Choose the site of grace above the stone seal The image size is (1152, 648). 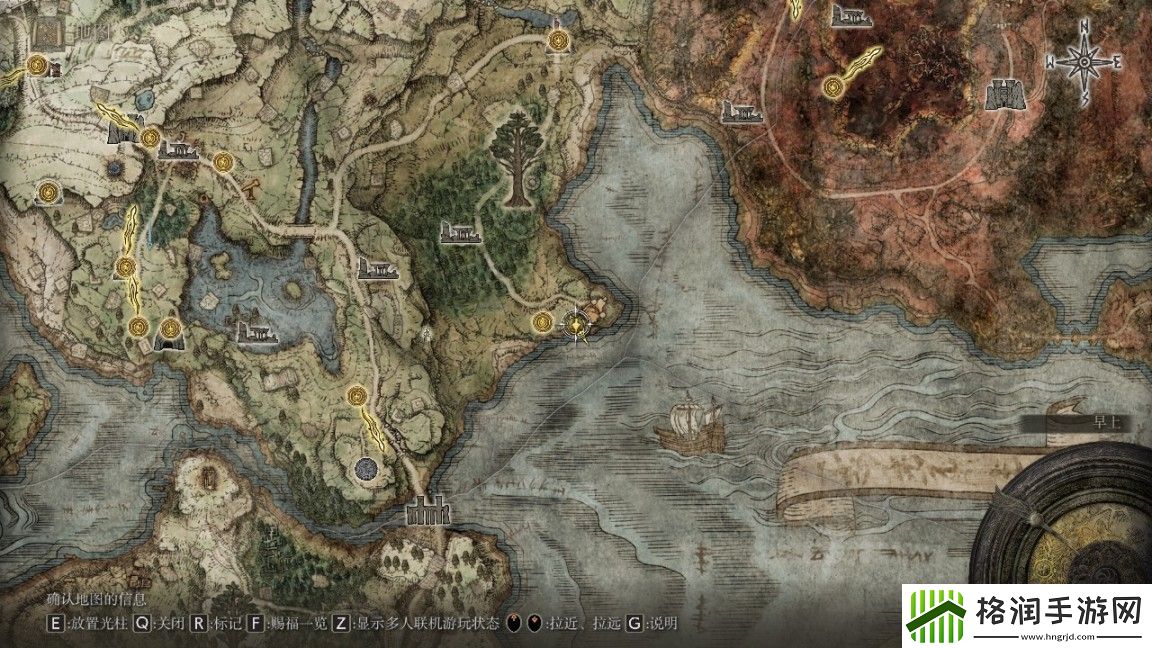tap(355, 397)
